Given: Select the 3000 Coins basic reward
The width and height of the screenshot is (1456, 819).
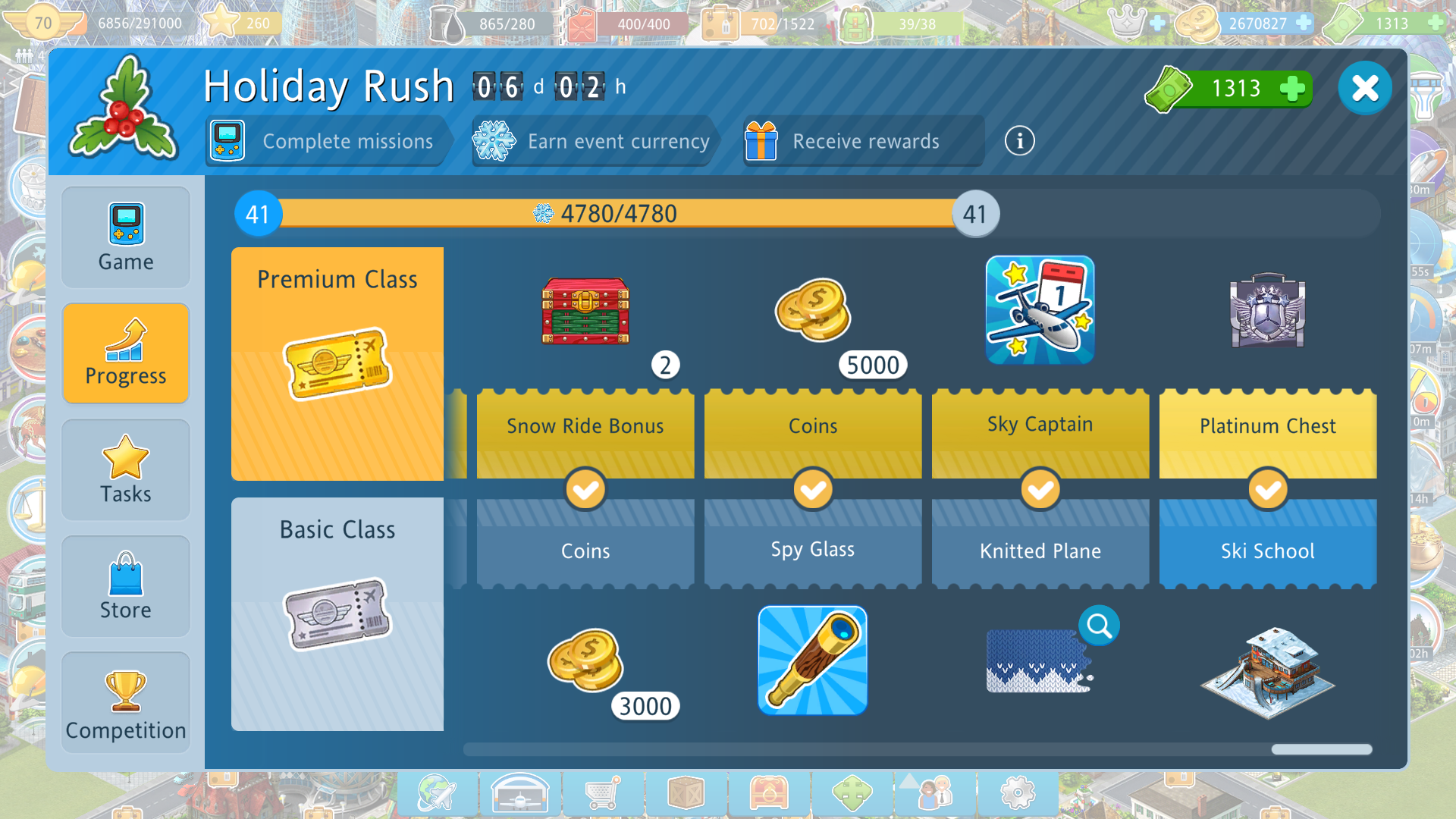Looking at the screenshot, I should [x=585, y=661].
